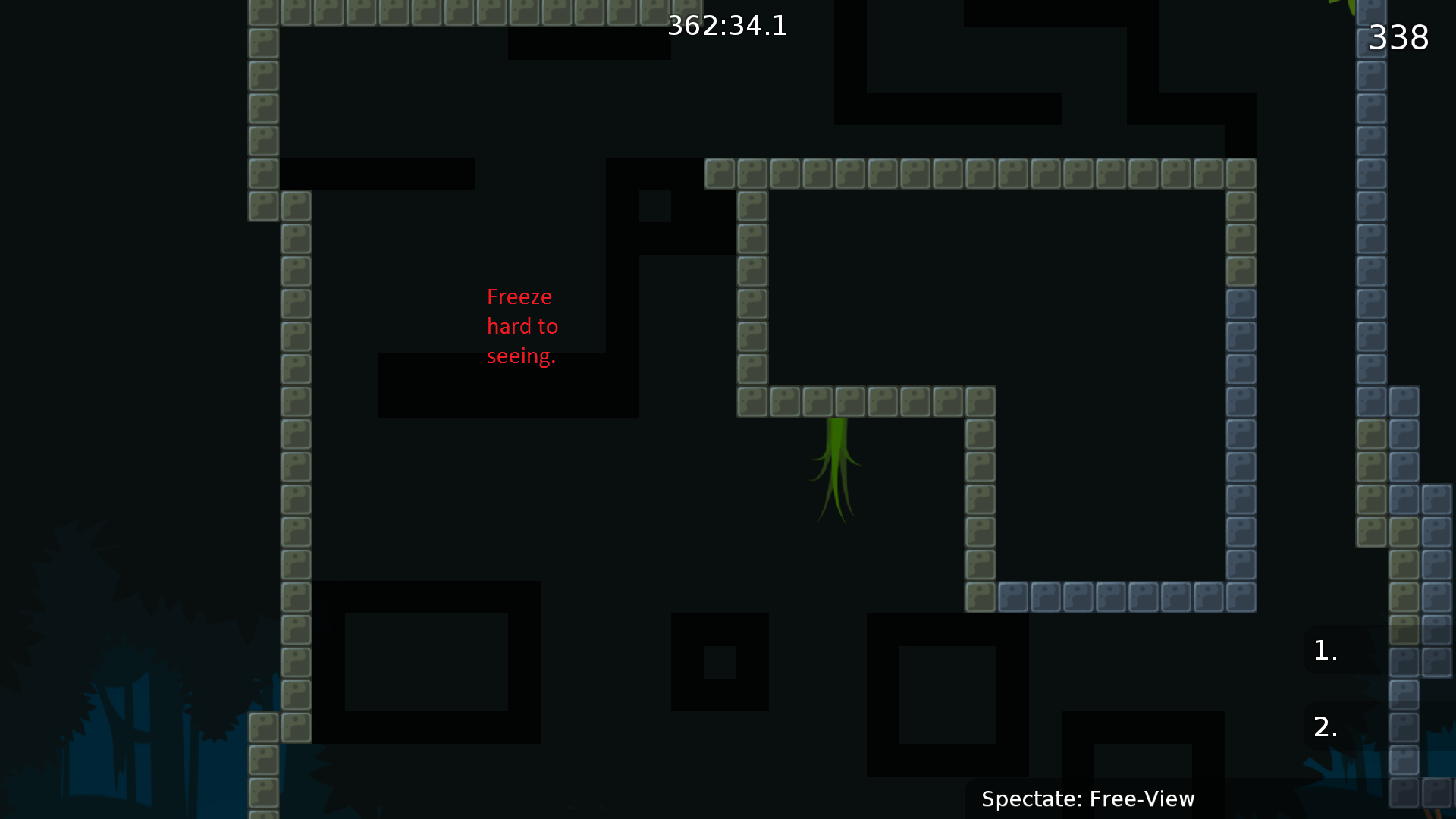This screenshot has width=1456, height=819.
Task: Click the small dark square inside the center hollow block
Action: (x=720, y=664)
